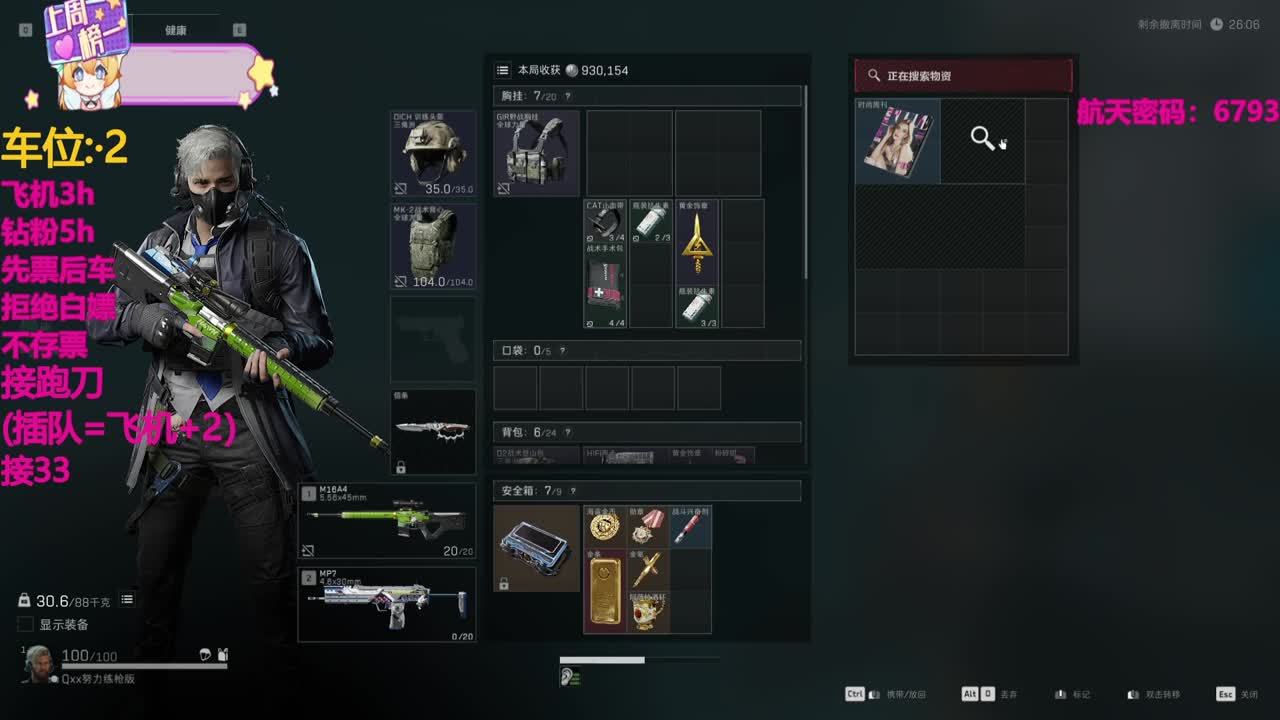Select the golden pen item
This screenshot has height=720, width=1280.
[647, 570]
